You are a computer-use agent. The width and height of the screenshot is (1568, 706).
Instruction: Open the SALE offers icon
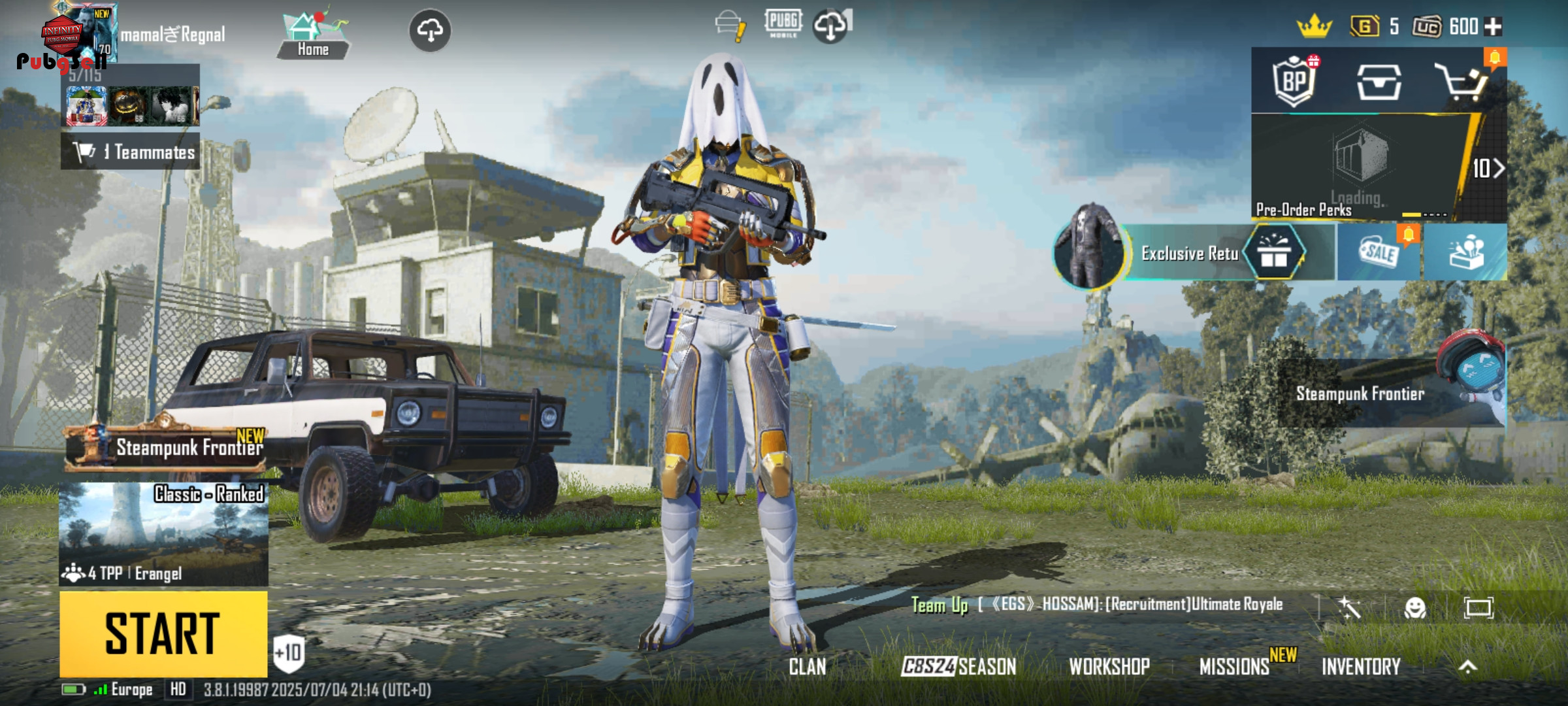coord(1379,253)
